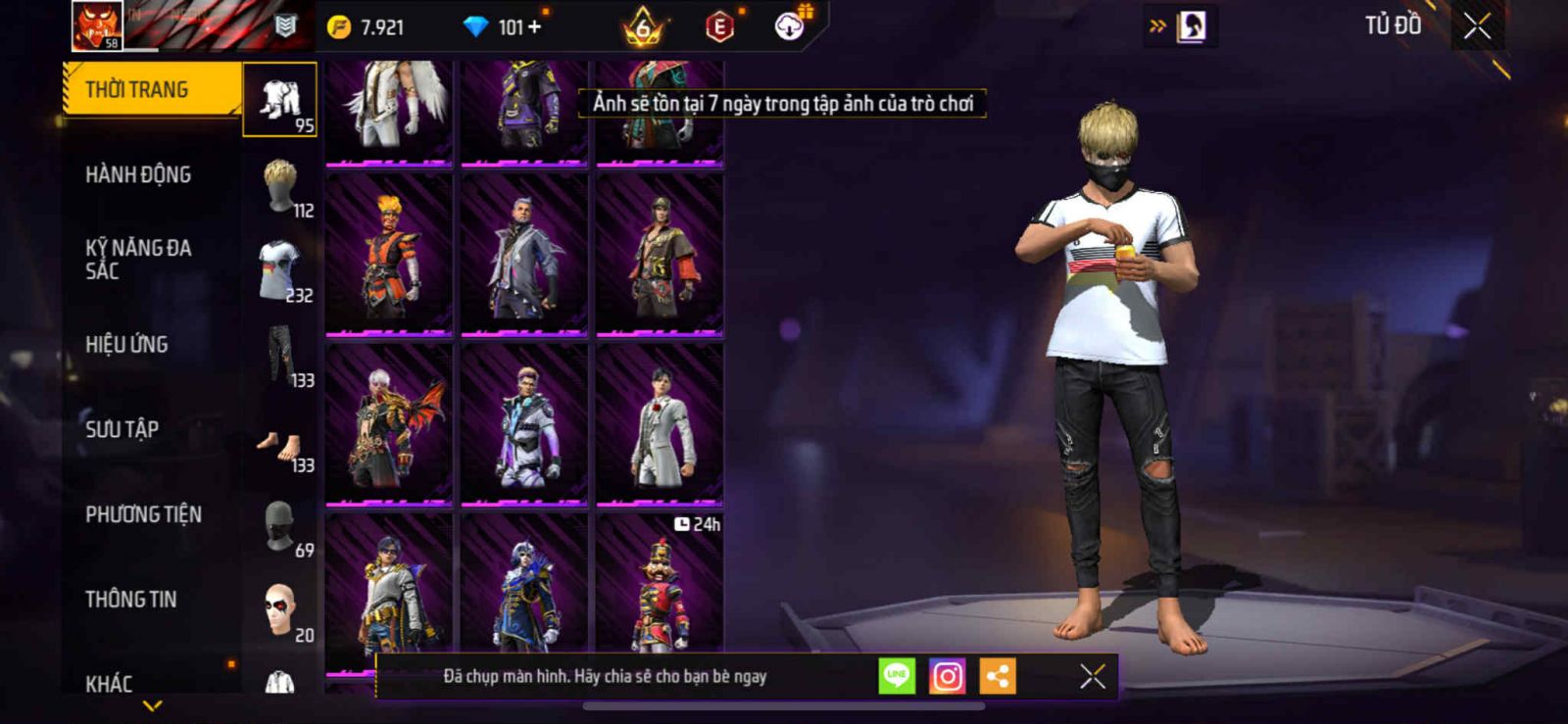
Task: Open the Hiệu Ứng category
Action: (126, 344)
